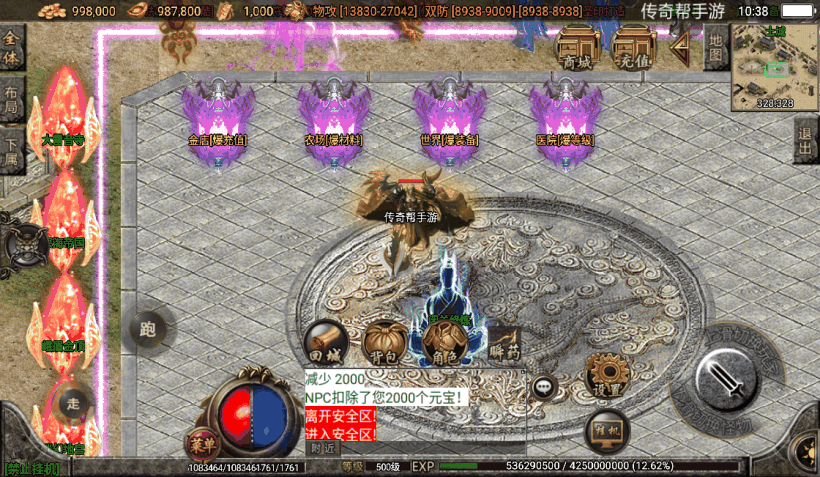Open the 菜单 menu button
Screen dimensions: 820x477
(x=202, y=442)
